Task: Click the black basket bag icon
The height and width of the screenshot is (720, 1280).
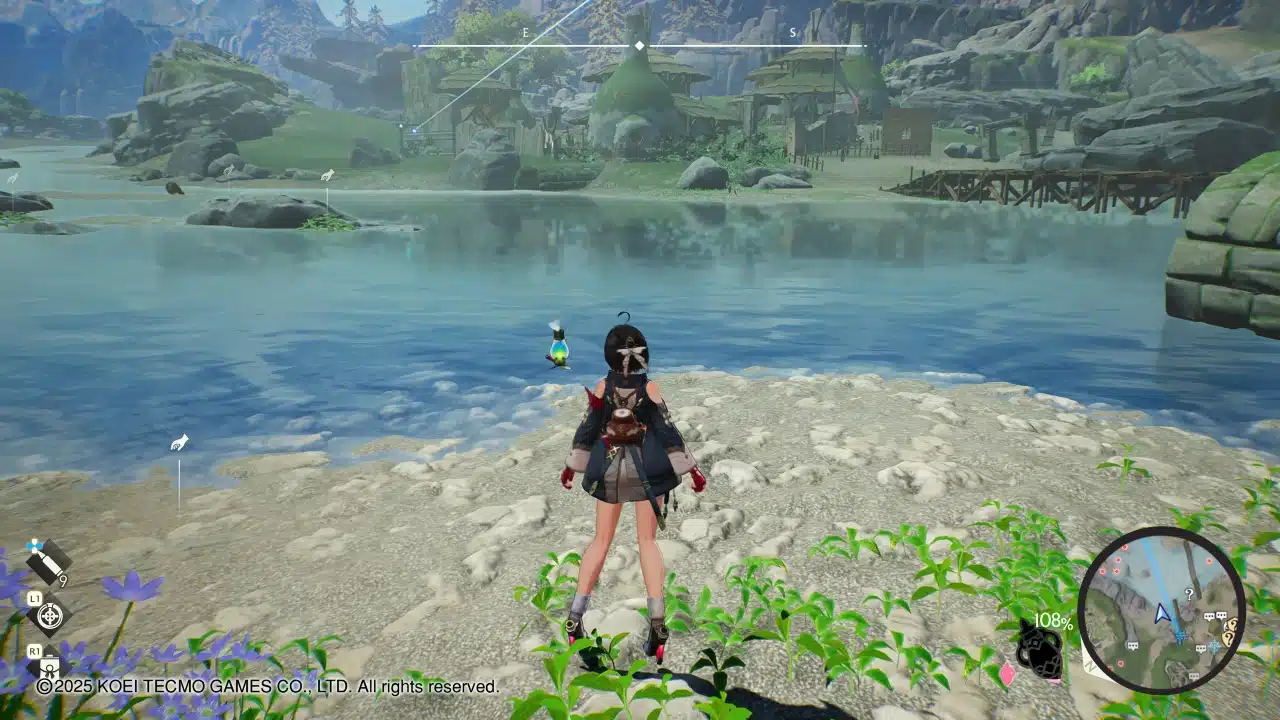Action: [x=1038, y=652]
